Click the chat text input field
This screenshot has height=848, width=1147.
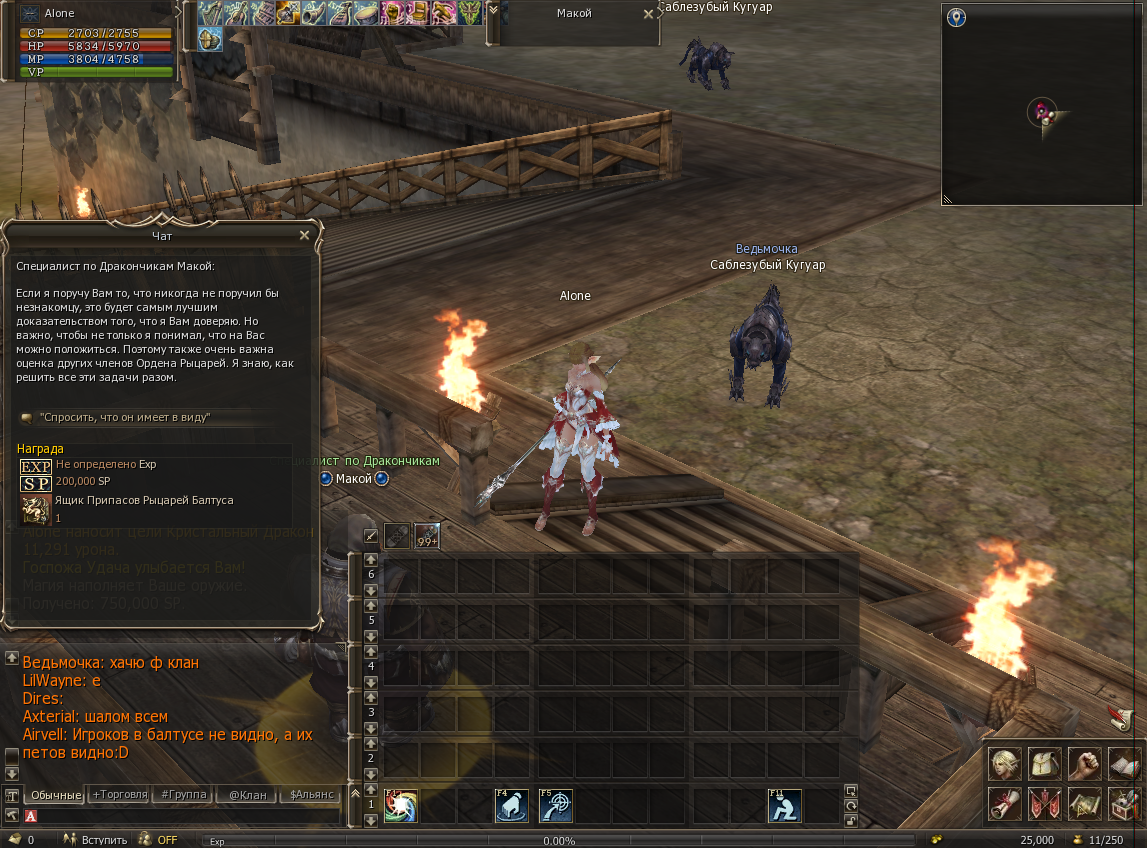click(190, 816)
